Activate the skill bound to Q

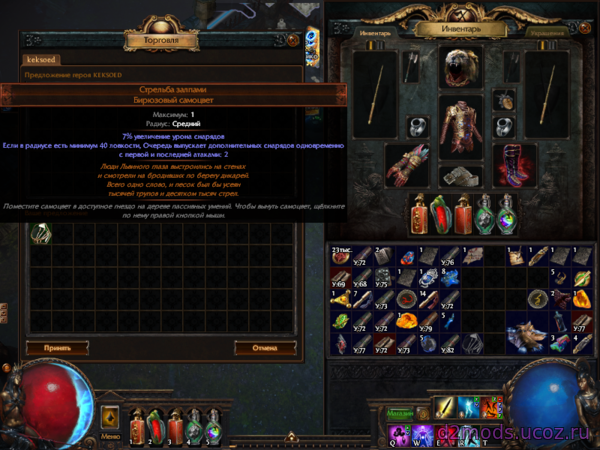(x=398, y=432)
